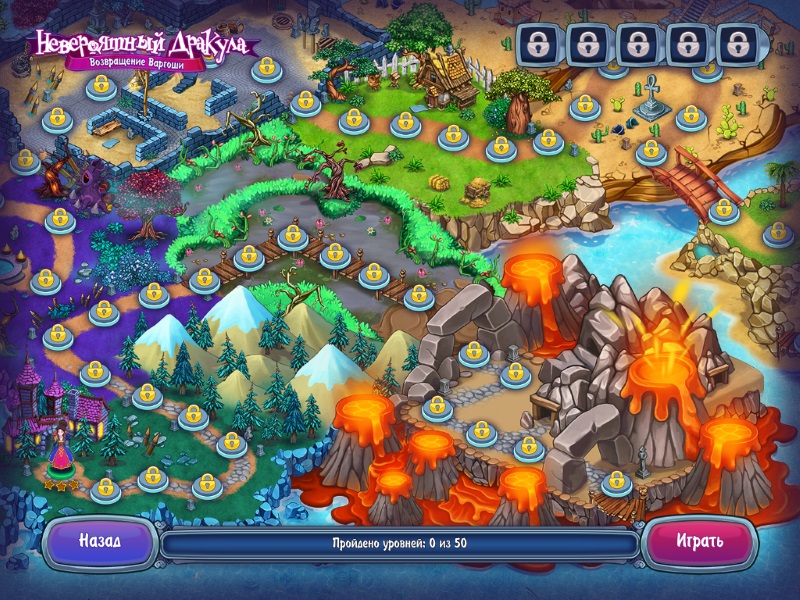The width and height of the screenshot is (800, 600).
Task: Go back with the Назад button
Action: point(100,541)
